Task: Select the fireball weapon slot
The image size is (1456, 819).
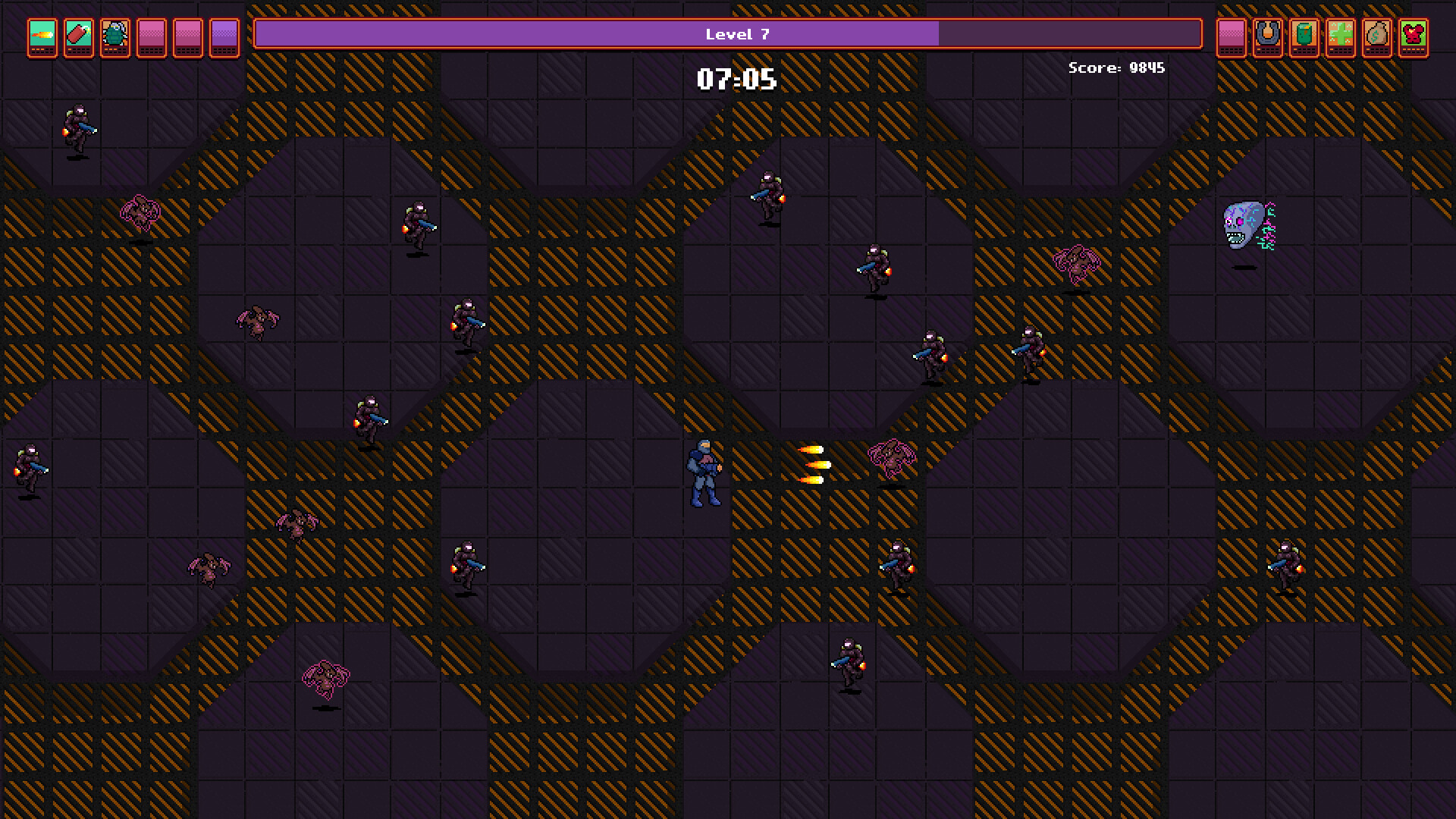Action: [x=41, y=37]
